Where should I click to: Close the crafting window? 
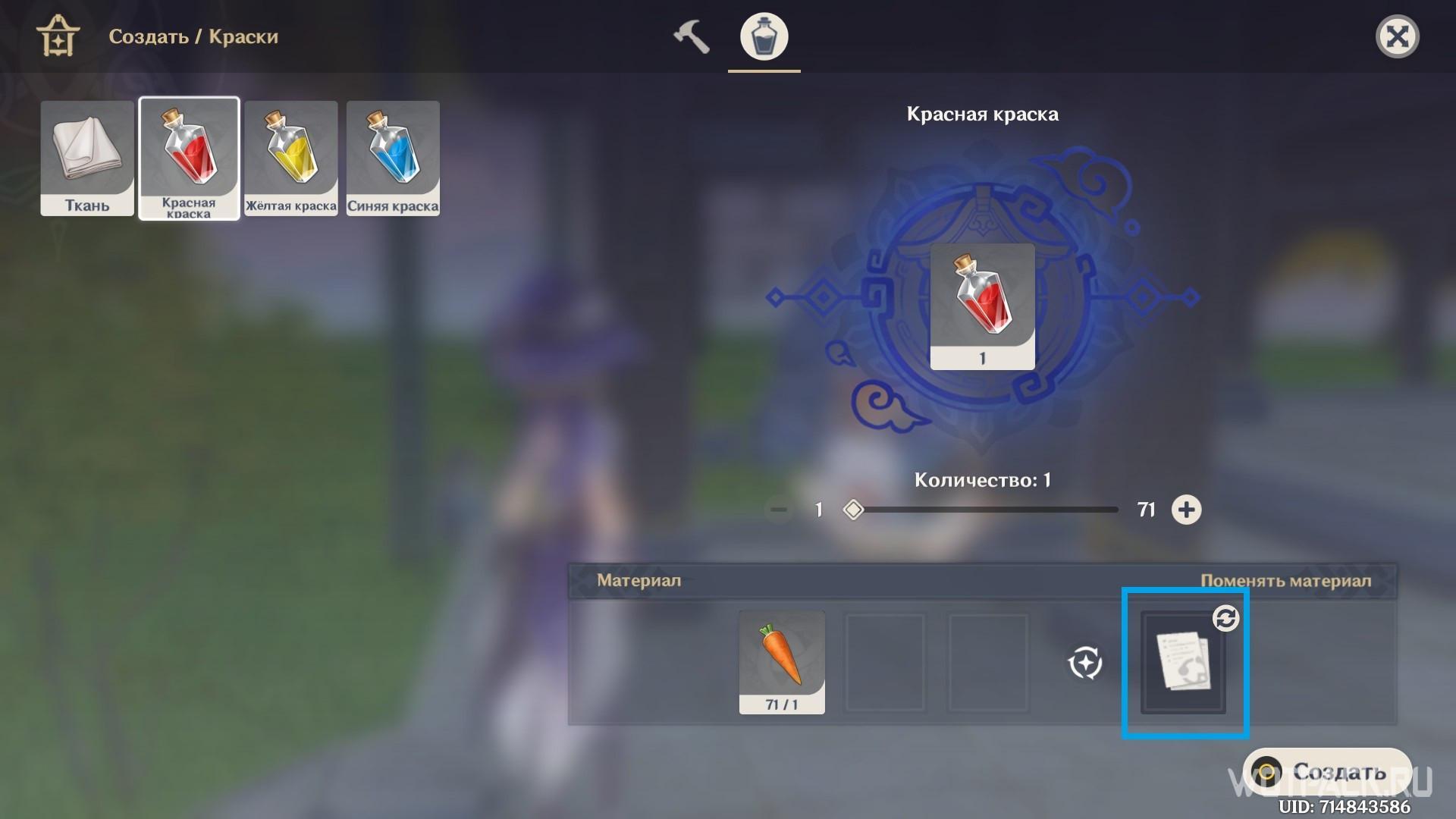pyautogui.click(x=1397, y=36)
